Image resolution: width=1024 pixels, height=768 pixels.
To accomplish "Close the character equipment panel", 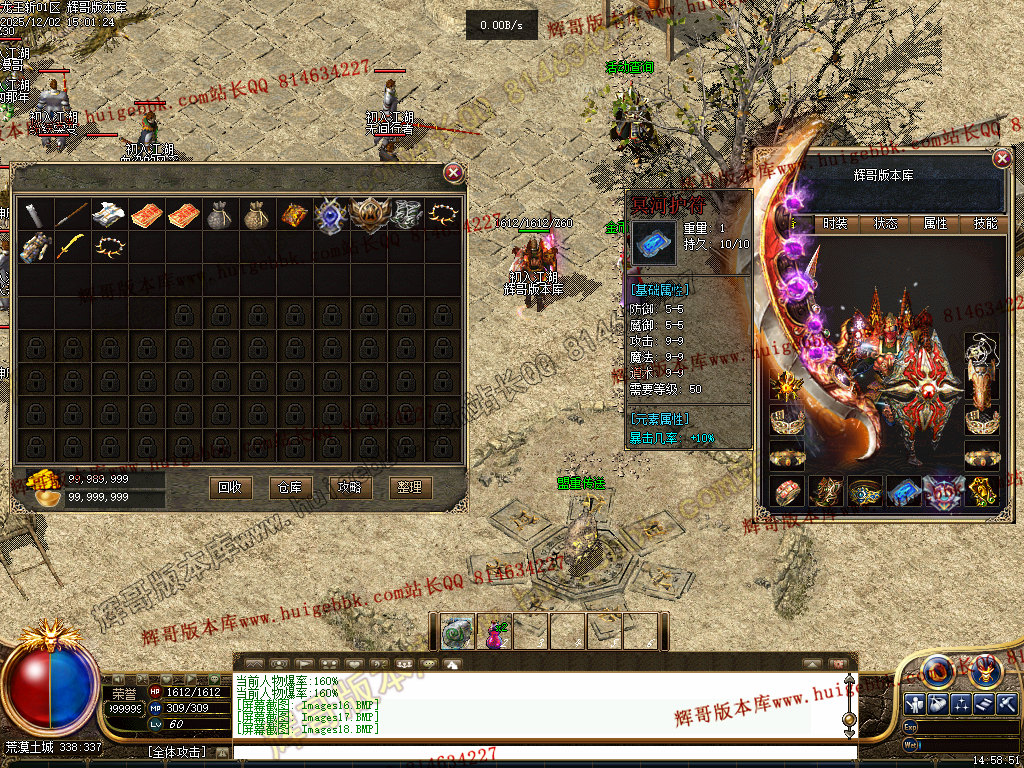I will [x=1002, y=159].
